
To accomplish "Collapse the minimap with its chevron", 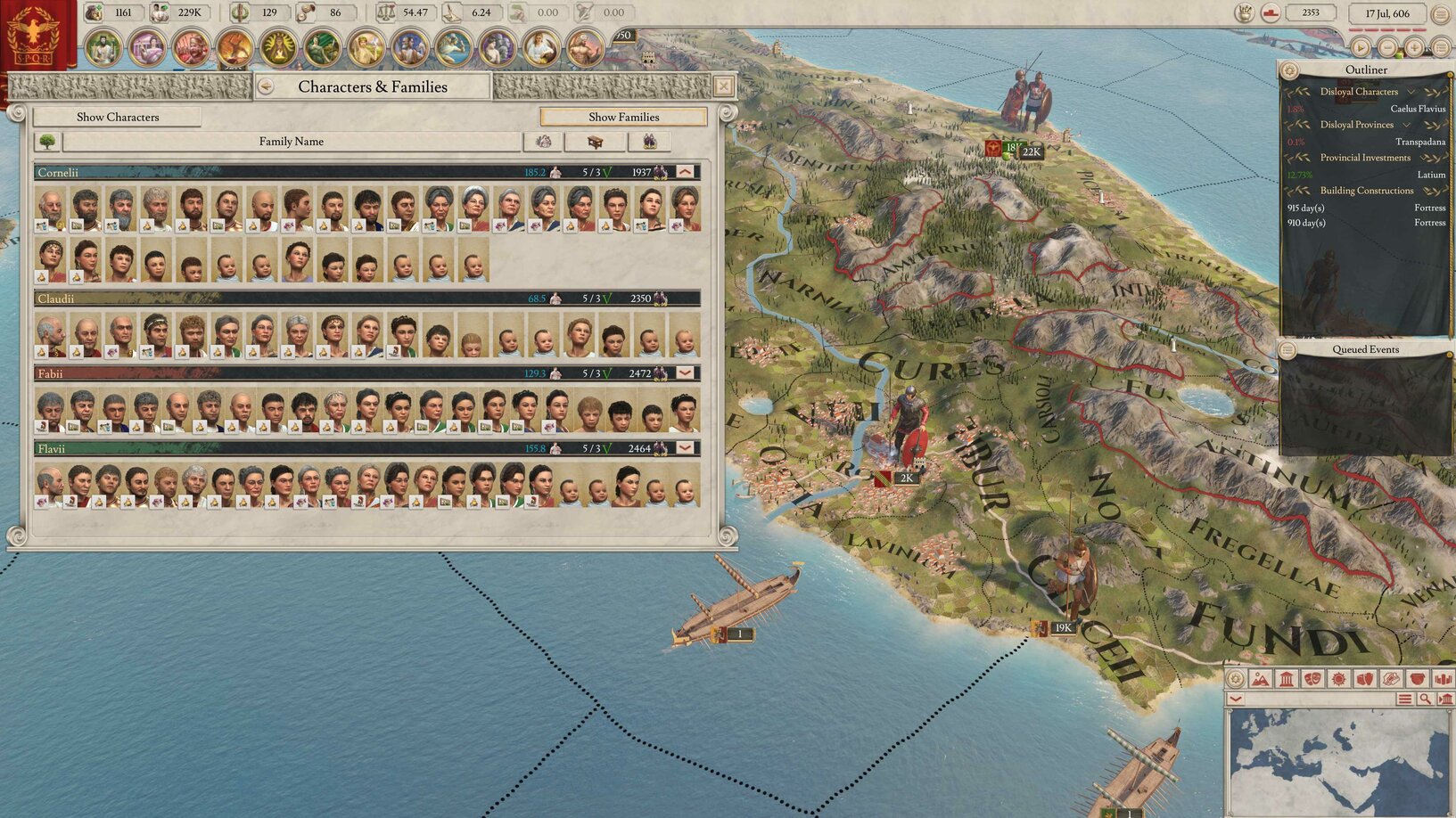I will click(x=1235, y=699).
